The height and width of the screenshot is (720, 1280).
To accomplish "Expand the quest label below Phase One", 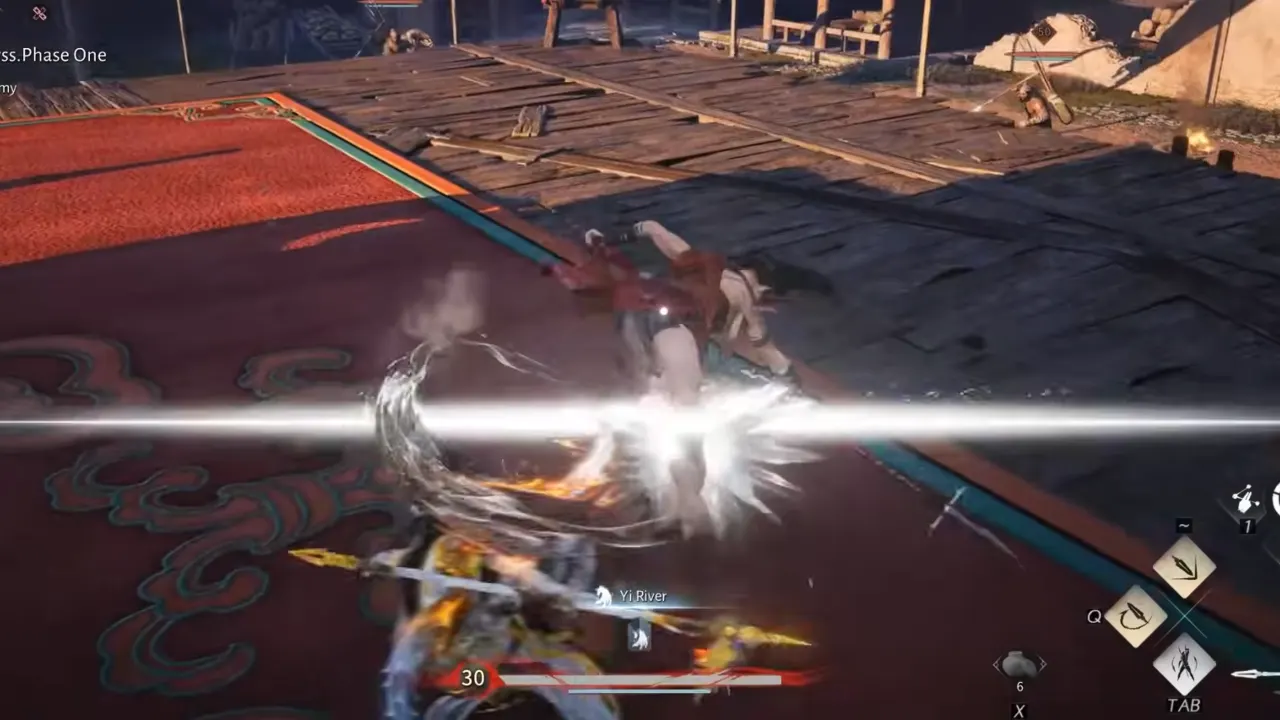I will 8,88.
